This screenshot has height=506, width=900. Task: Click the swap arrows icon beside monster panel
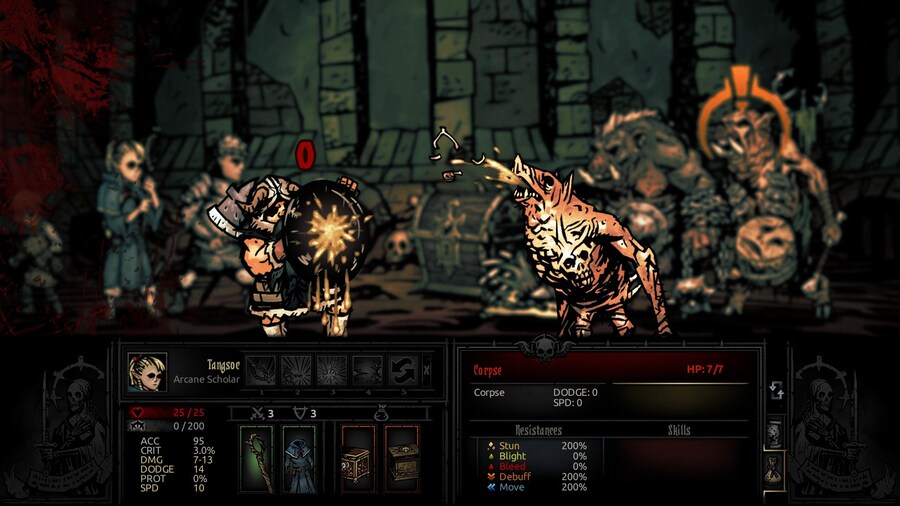[775, 391]
